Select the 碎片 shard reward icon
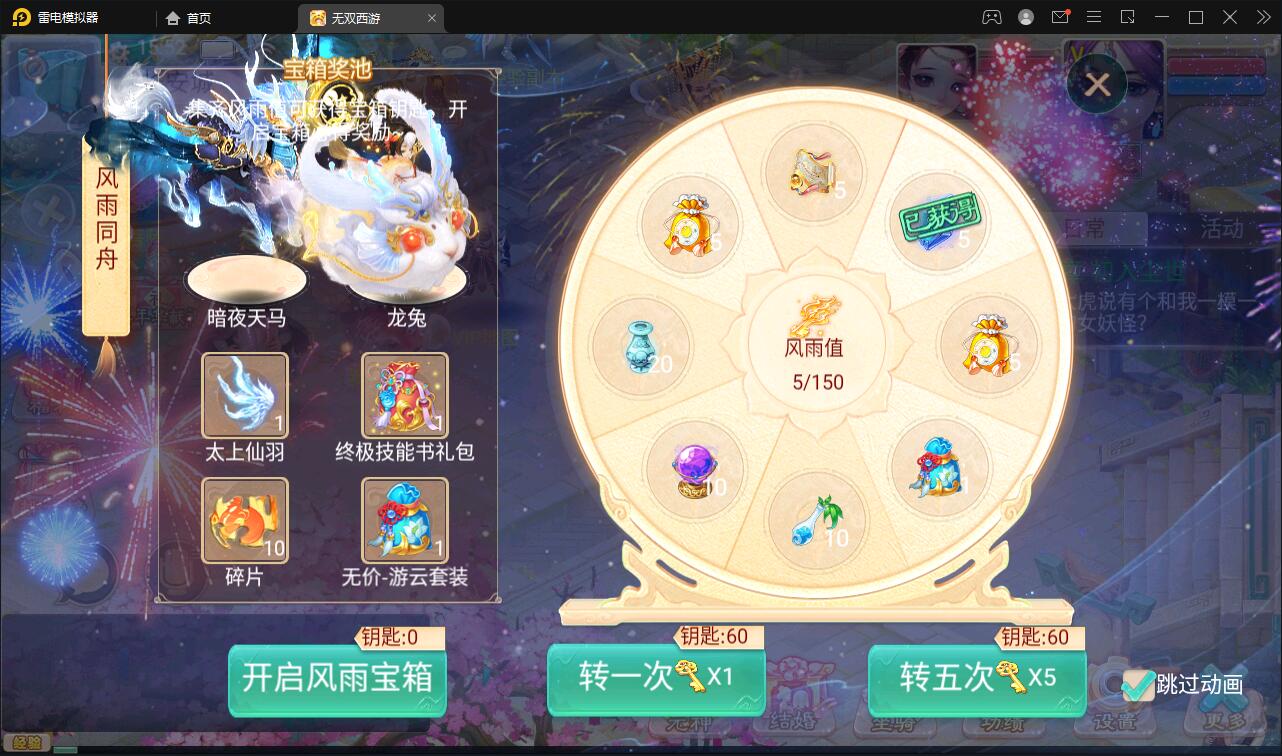Screen dimensions: 1282x756 [x=245, y=518]
